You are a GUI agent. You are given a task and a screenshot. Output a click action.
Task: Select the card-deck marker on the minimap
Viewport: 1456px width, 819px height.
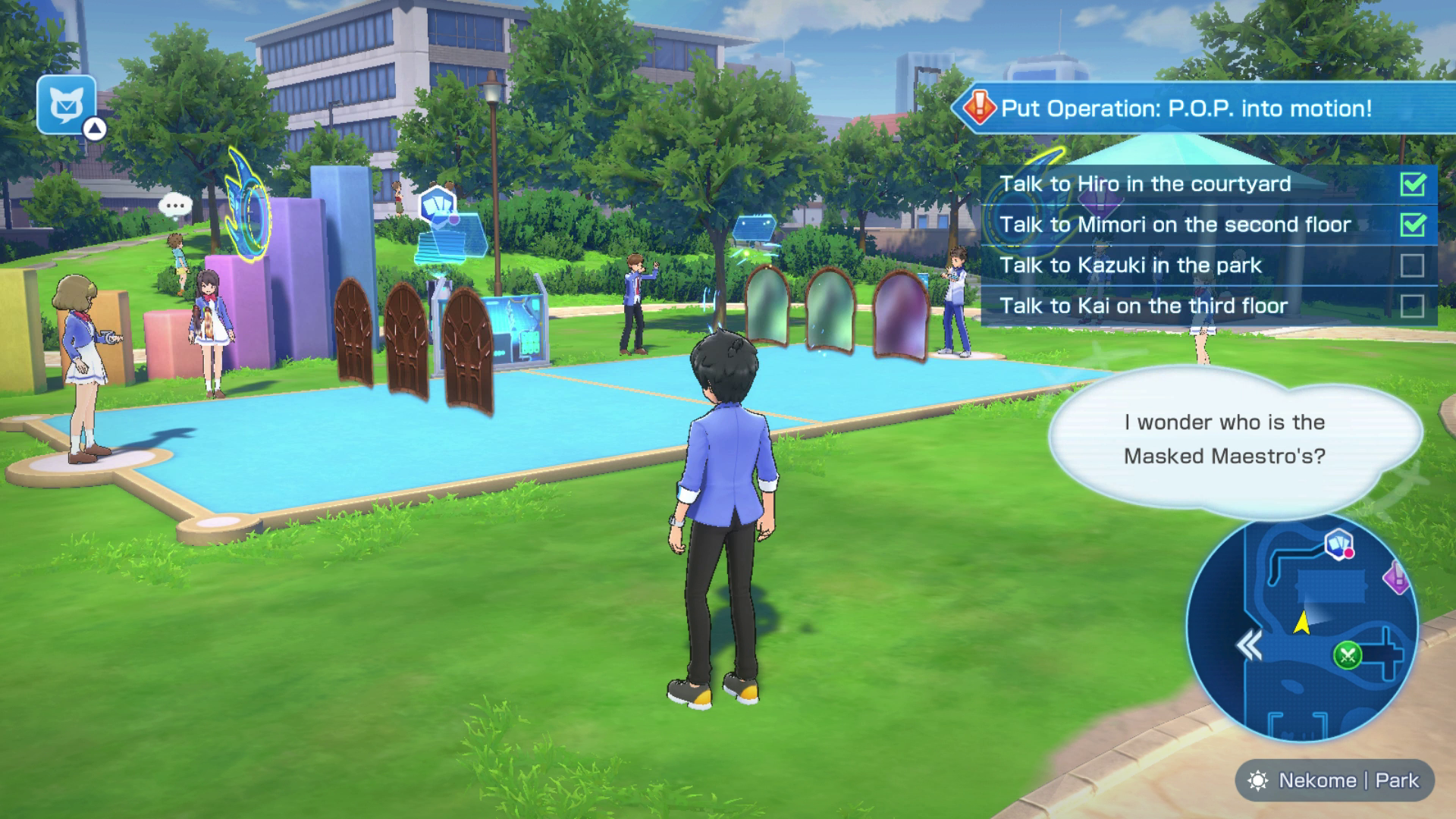pos(1339,544)
